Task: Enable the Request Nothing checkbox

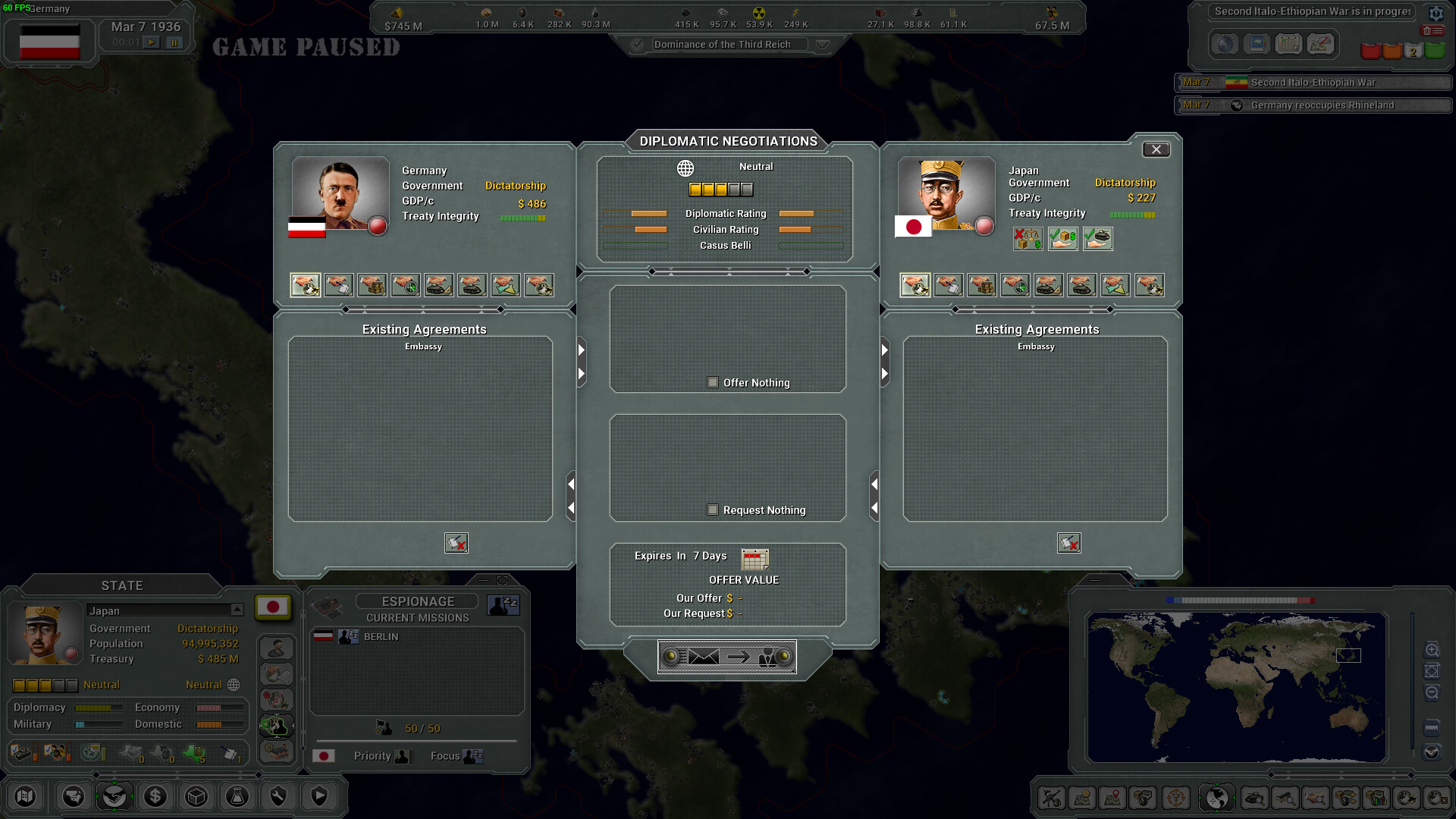Action: (x=713, y=510)
